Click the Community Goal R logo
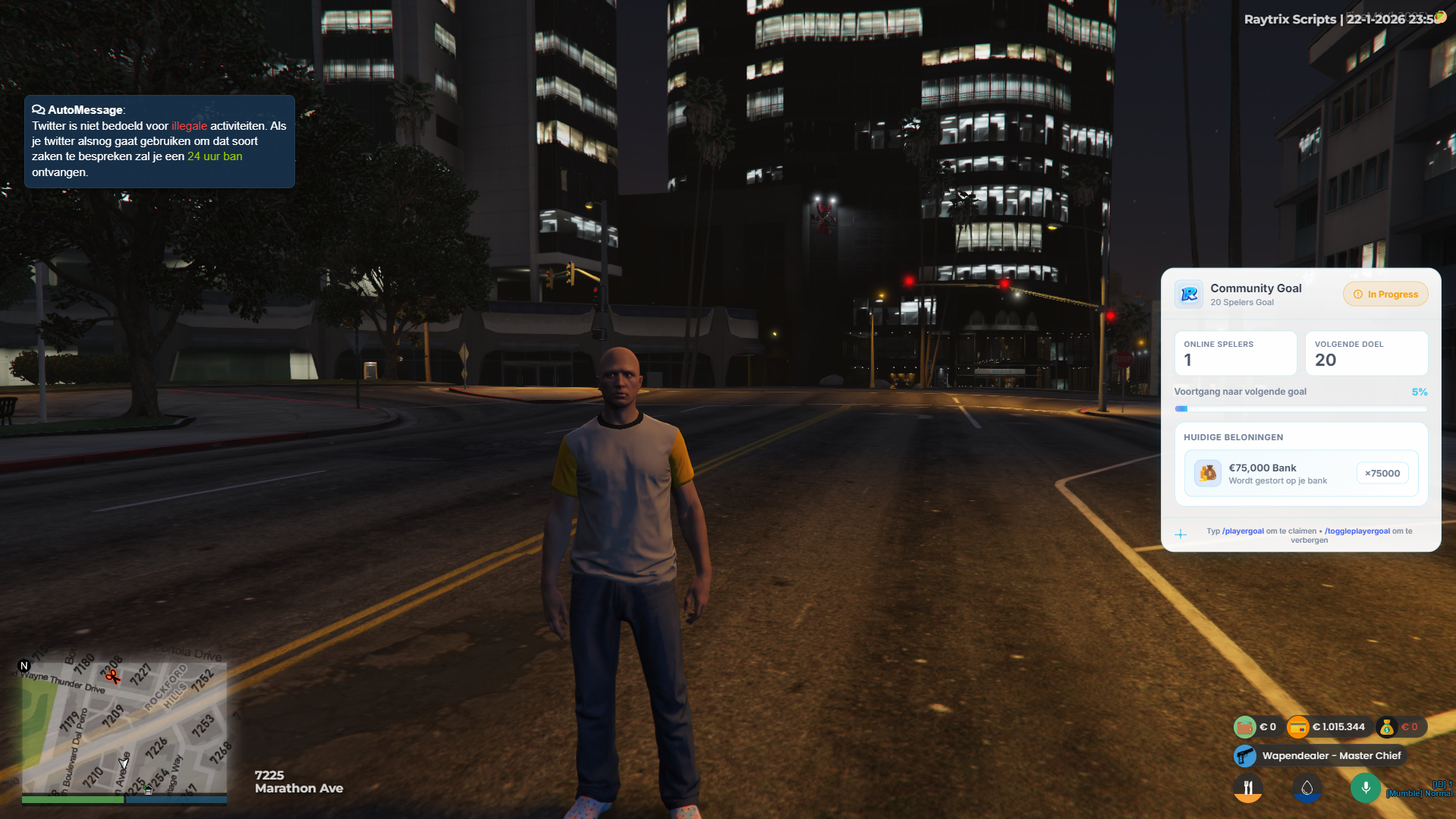The image size is (1456, 819). 1189,295
